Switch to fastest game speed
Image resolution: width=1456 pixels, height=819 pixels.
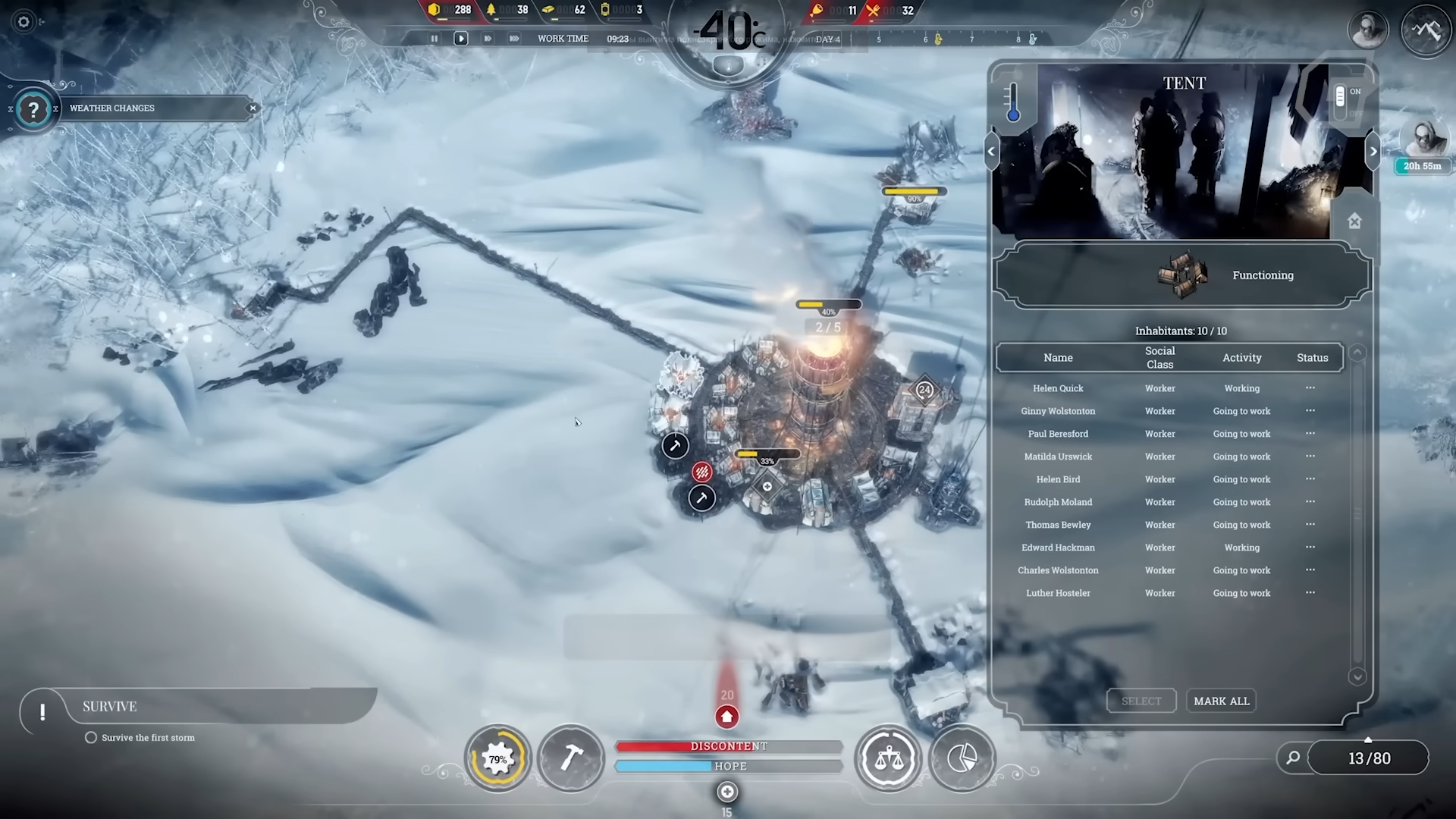(514, 39)
